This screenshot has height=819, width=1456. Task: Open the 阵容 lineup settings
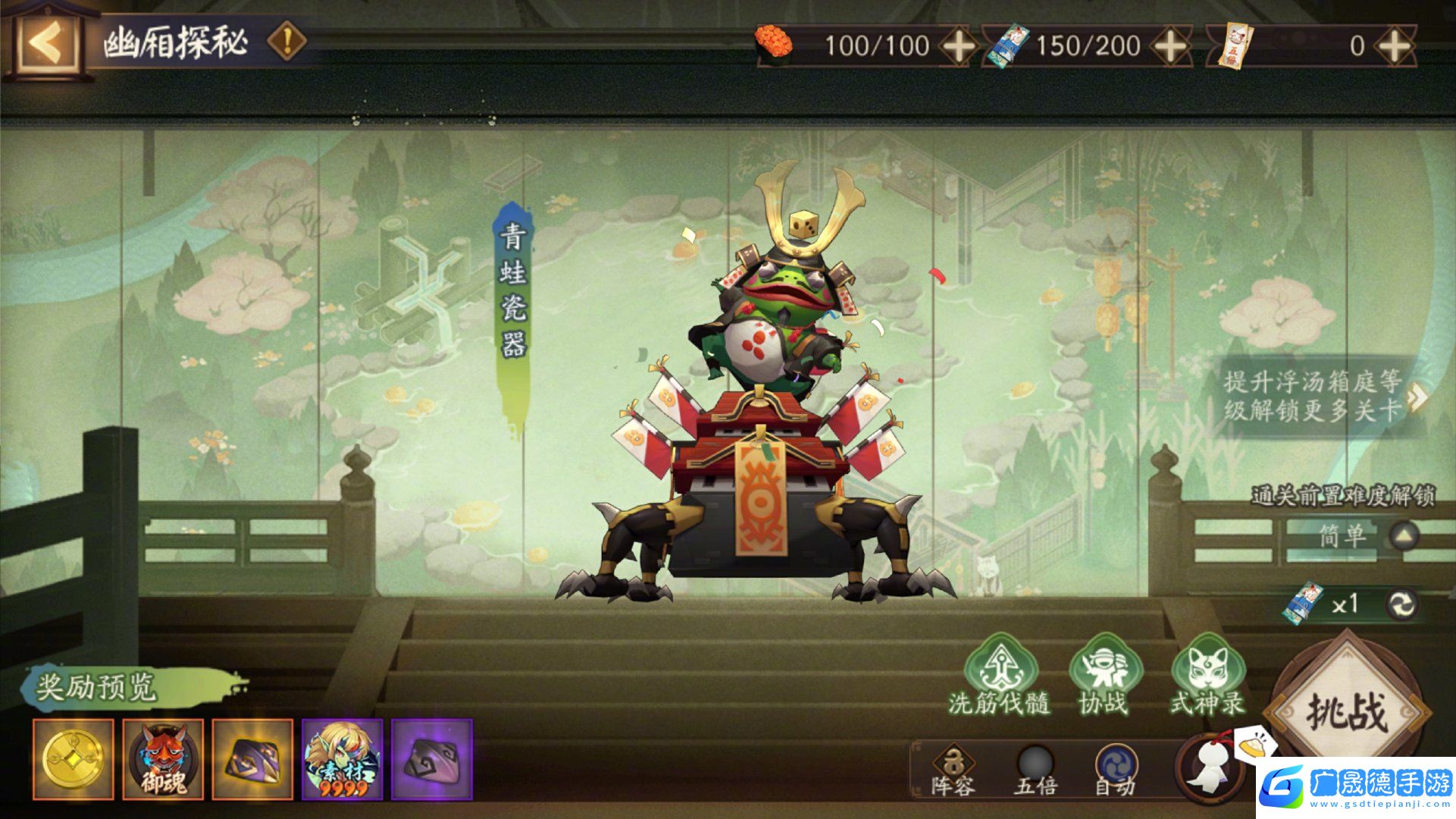click(953, 769)
